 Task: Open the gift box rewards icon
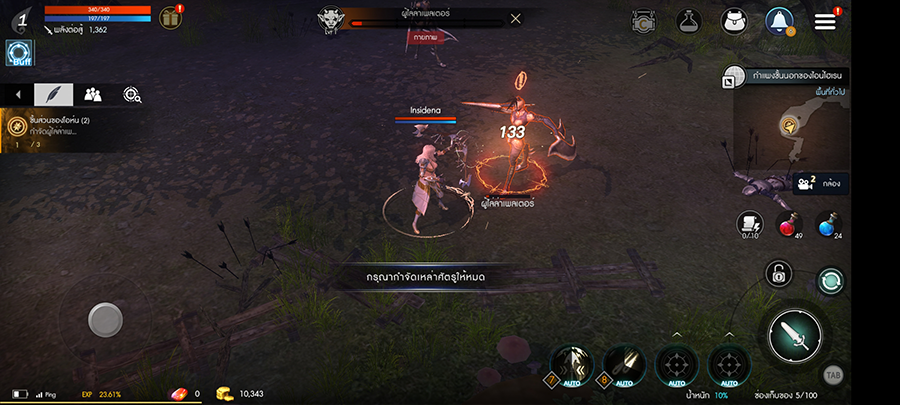pyautogui.click(x=171, y=17)
